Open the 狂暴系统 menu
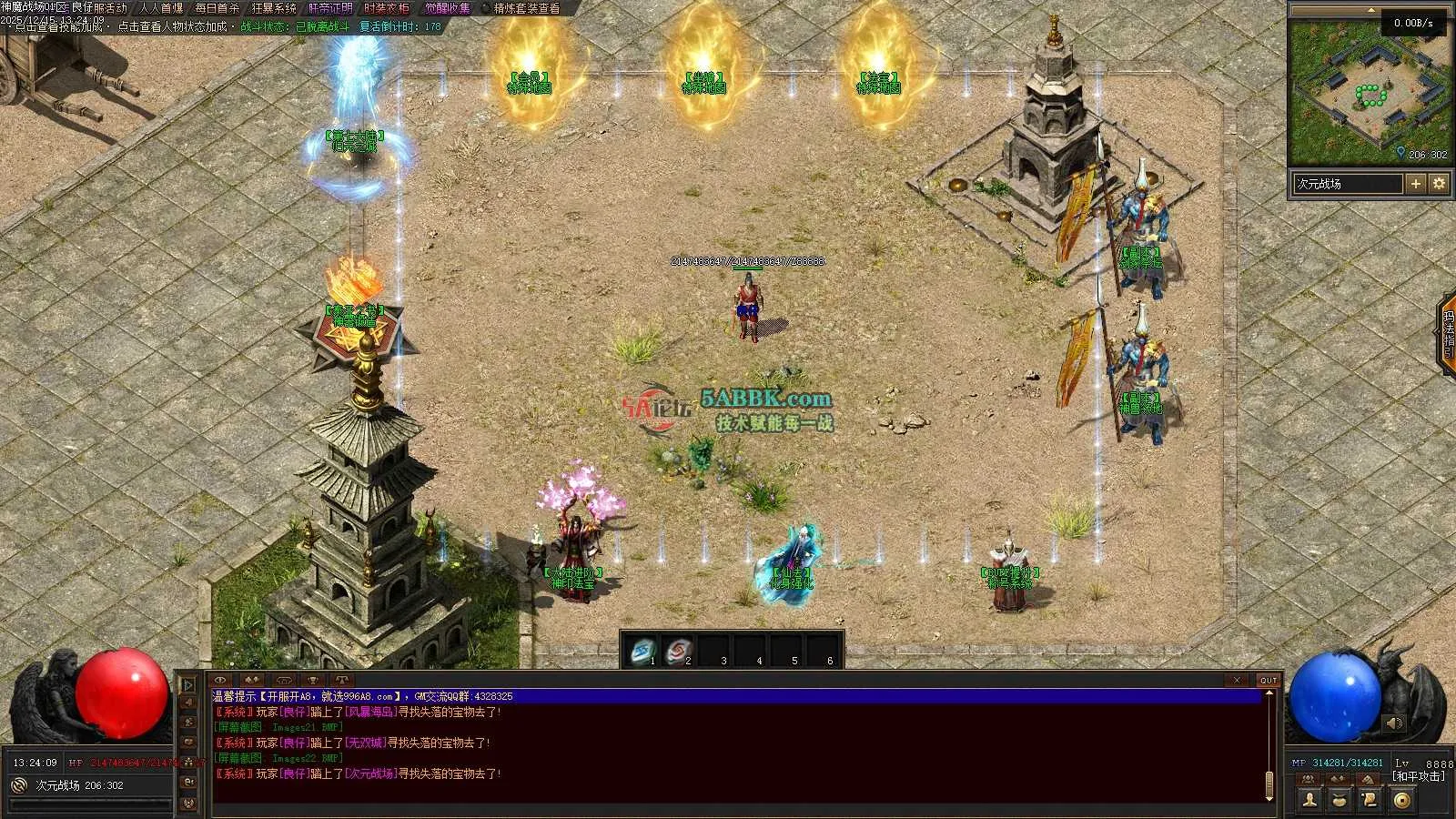 [x=274, y=8]
